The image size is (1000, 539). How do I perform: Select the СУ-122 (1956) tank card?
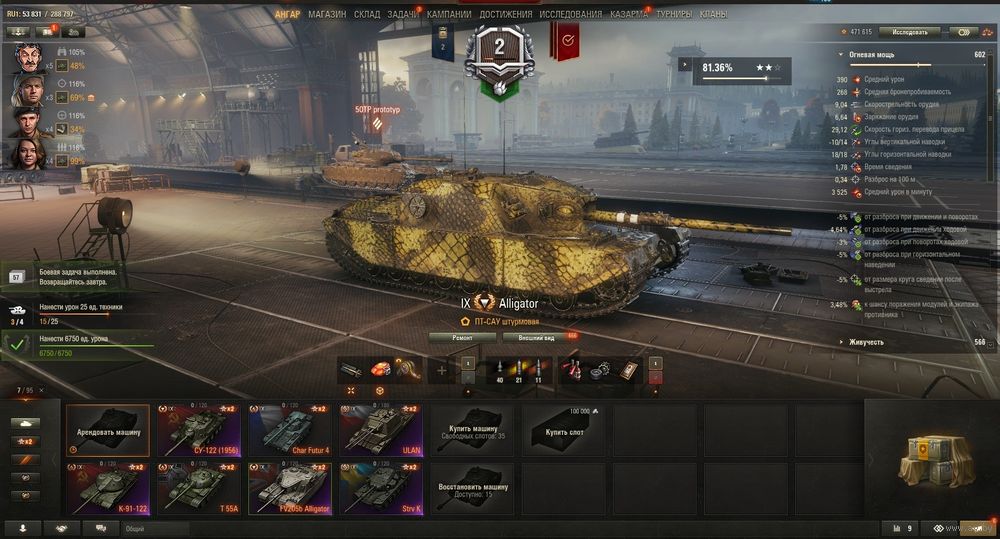tap(201, 430)
